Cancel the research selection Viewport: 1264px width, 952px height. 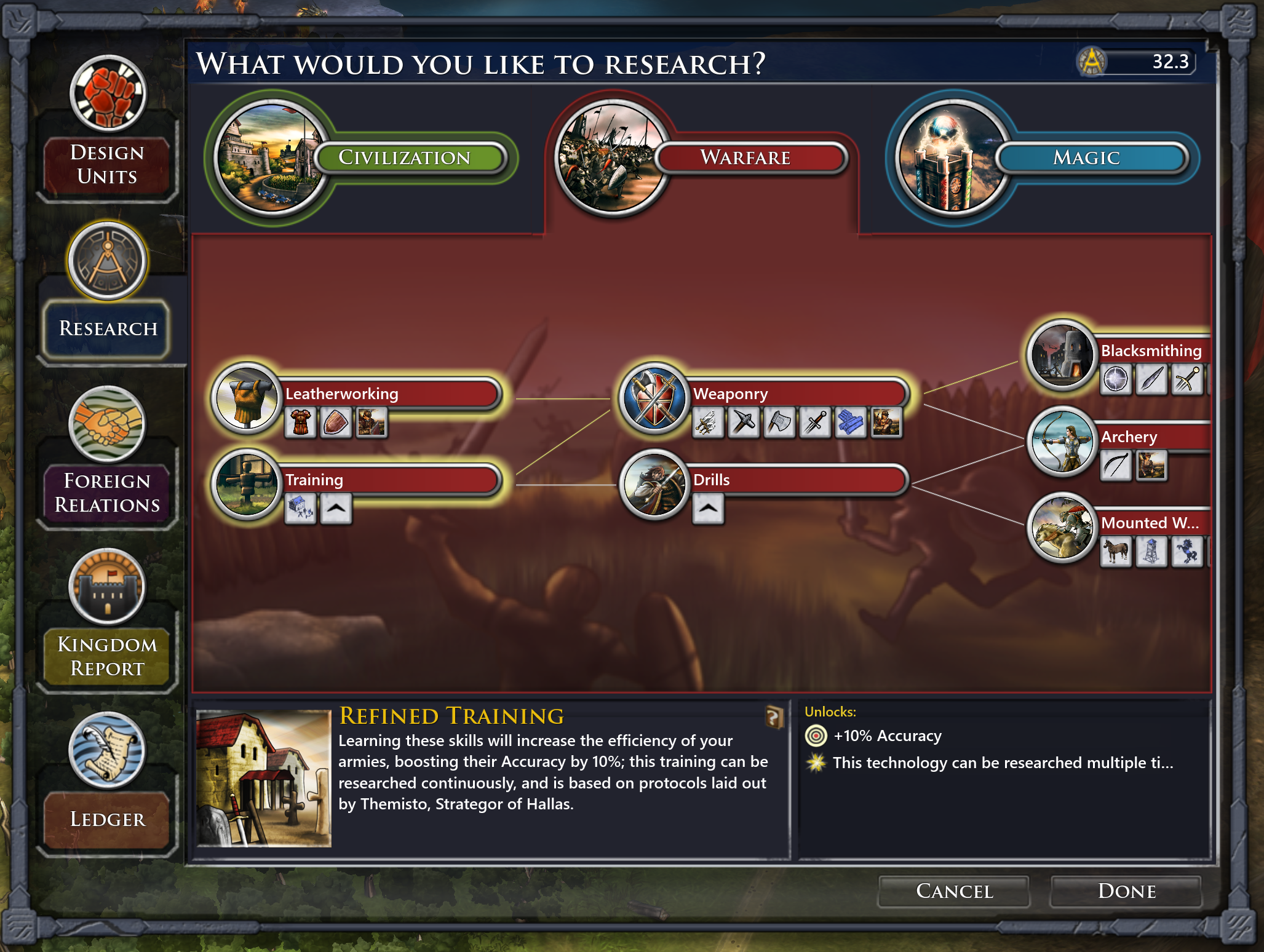(x=953, y=891)
